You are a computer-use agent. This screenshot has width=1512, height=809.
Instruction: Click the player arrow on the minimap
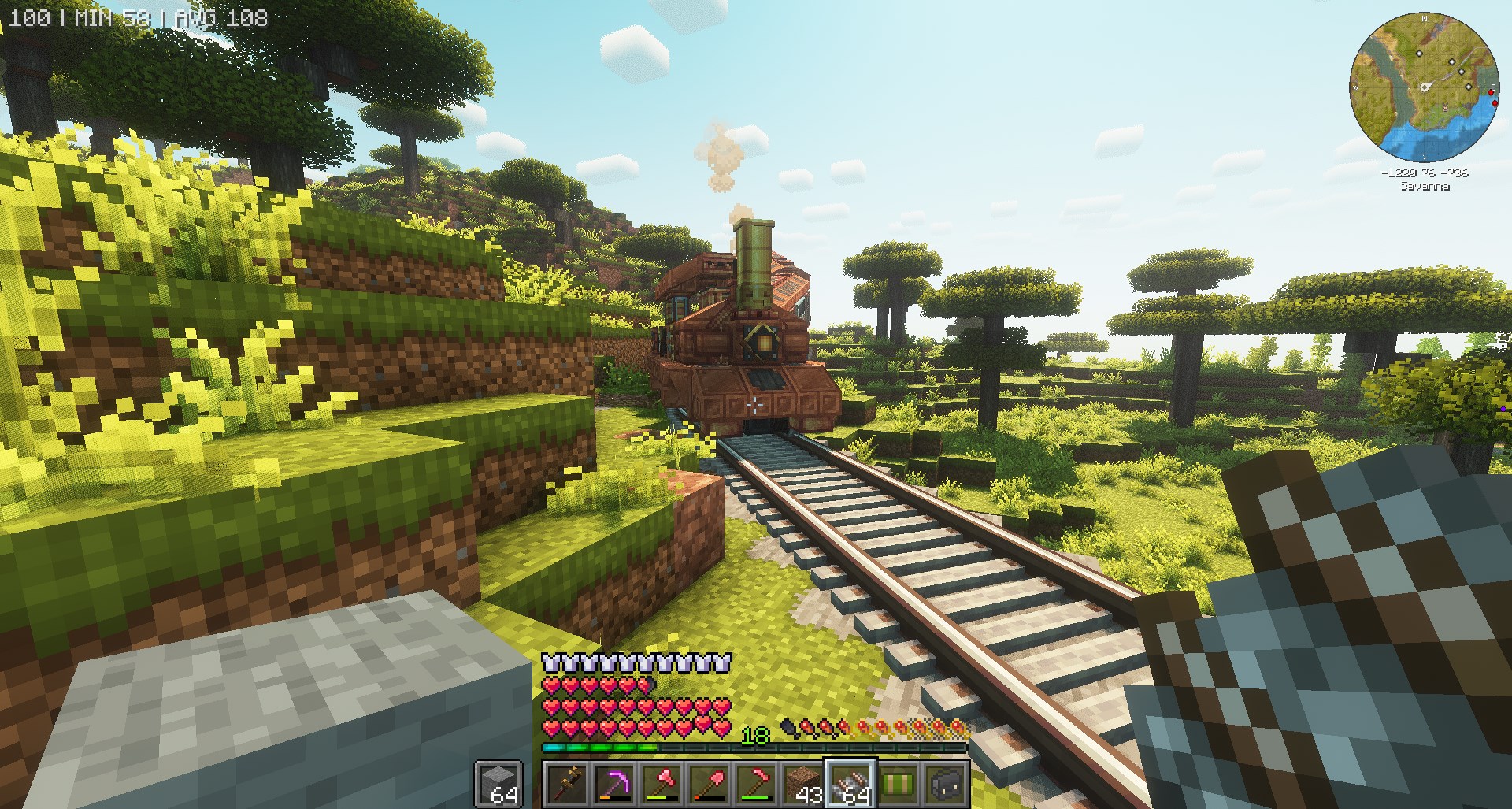pyautogui.click(x=1425, y=87)
